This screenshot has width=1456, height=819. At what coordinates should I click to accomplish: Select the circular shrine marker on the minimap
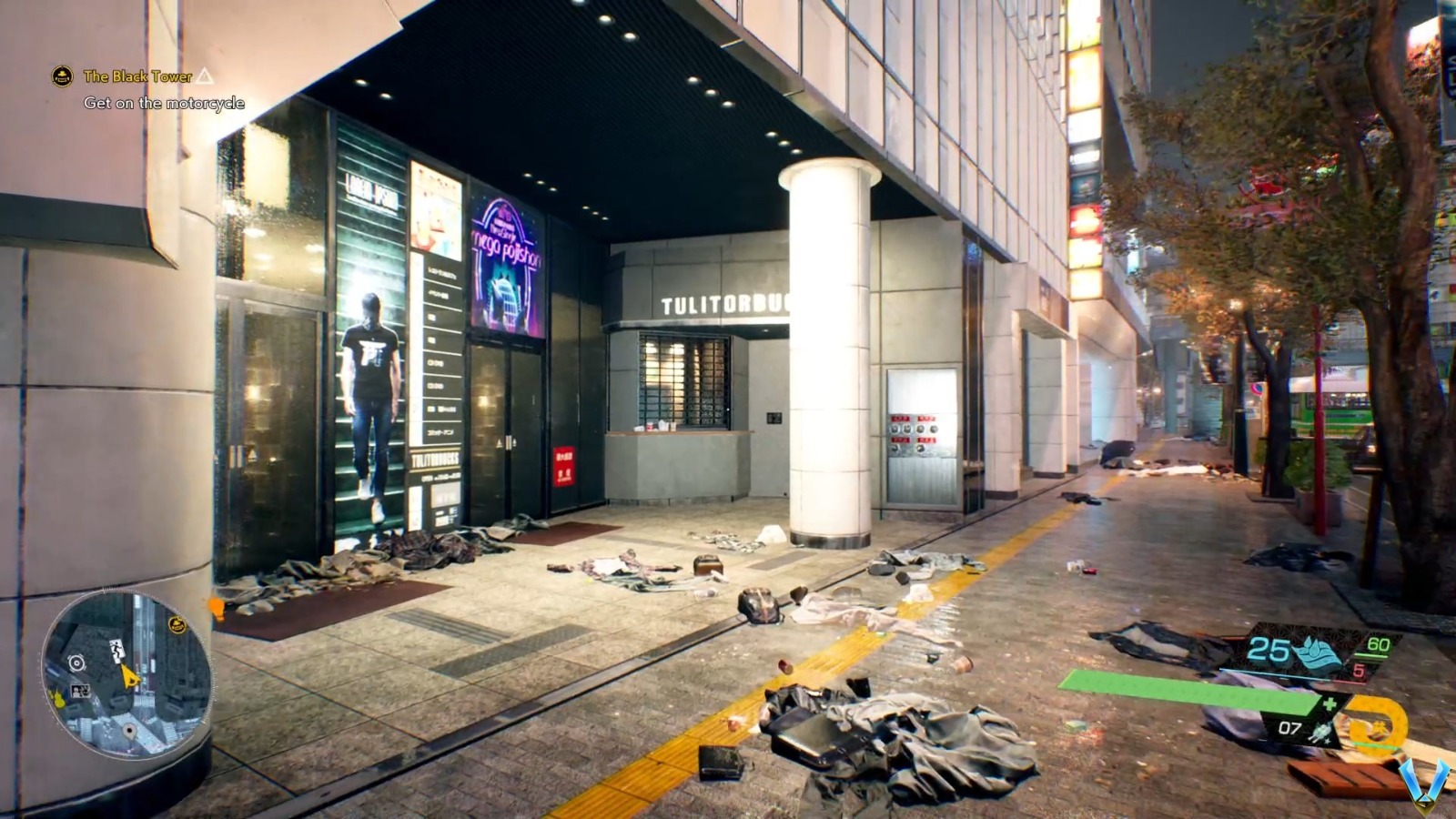point(76,662)
